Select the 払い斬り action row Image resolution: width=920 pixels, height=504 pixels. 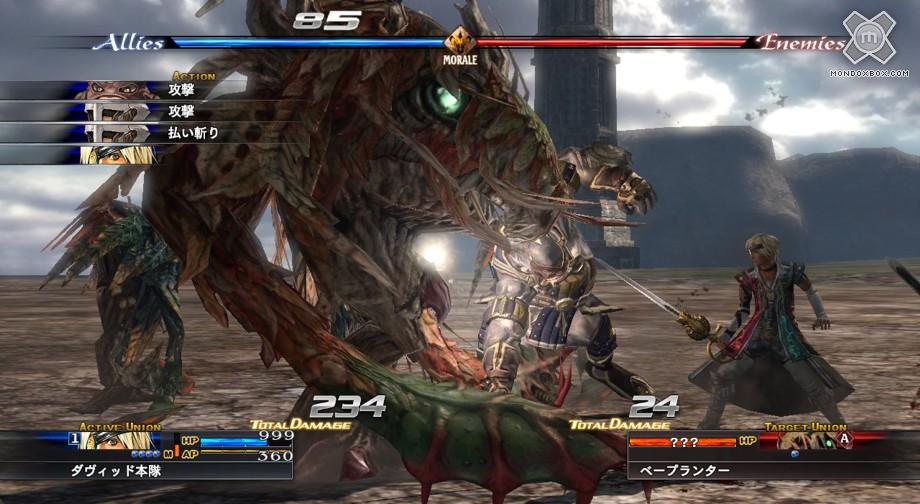[150, 133]
